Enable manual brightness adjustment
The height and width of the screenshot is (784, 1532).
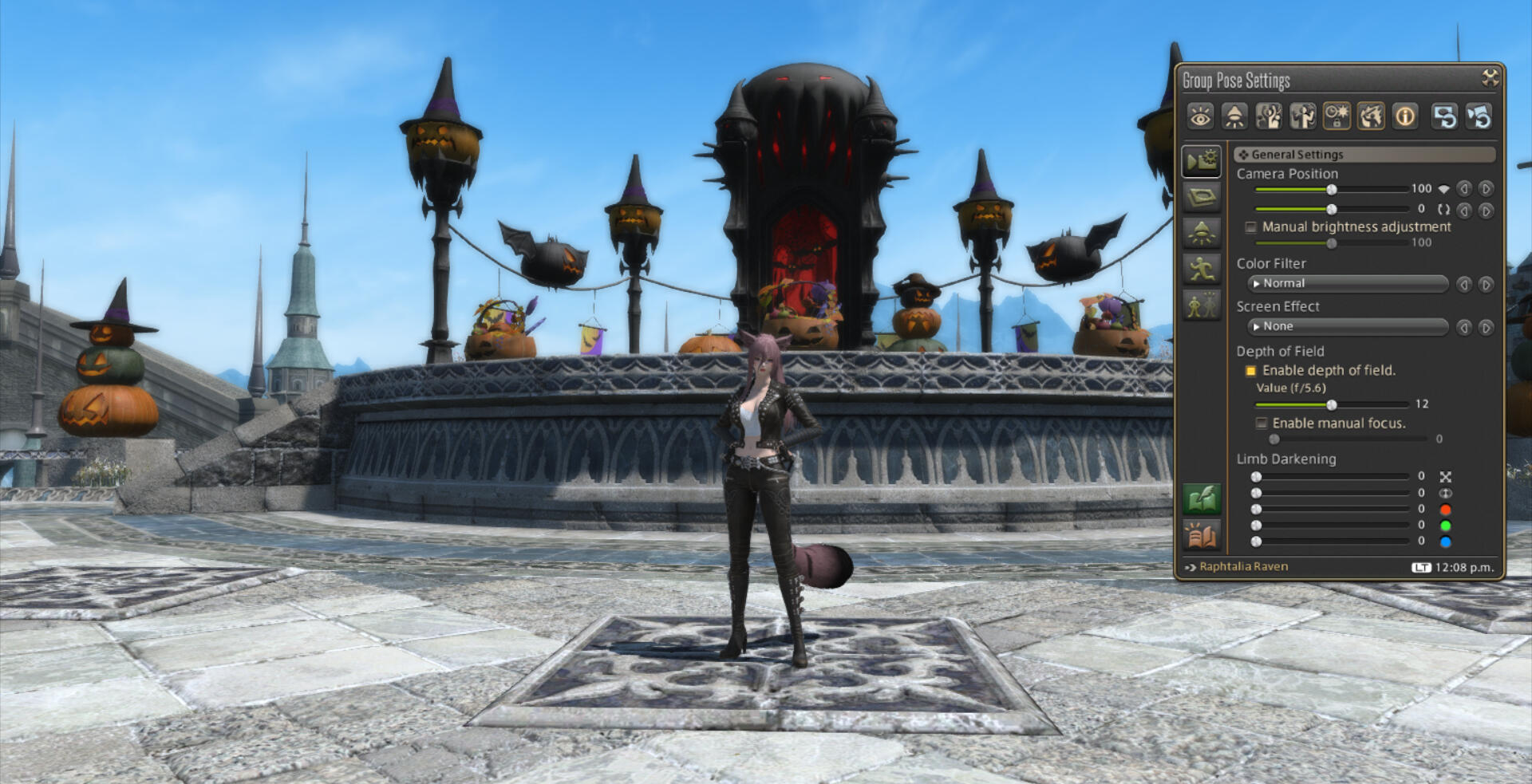(1251, 227)
